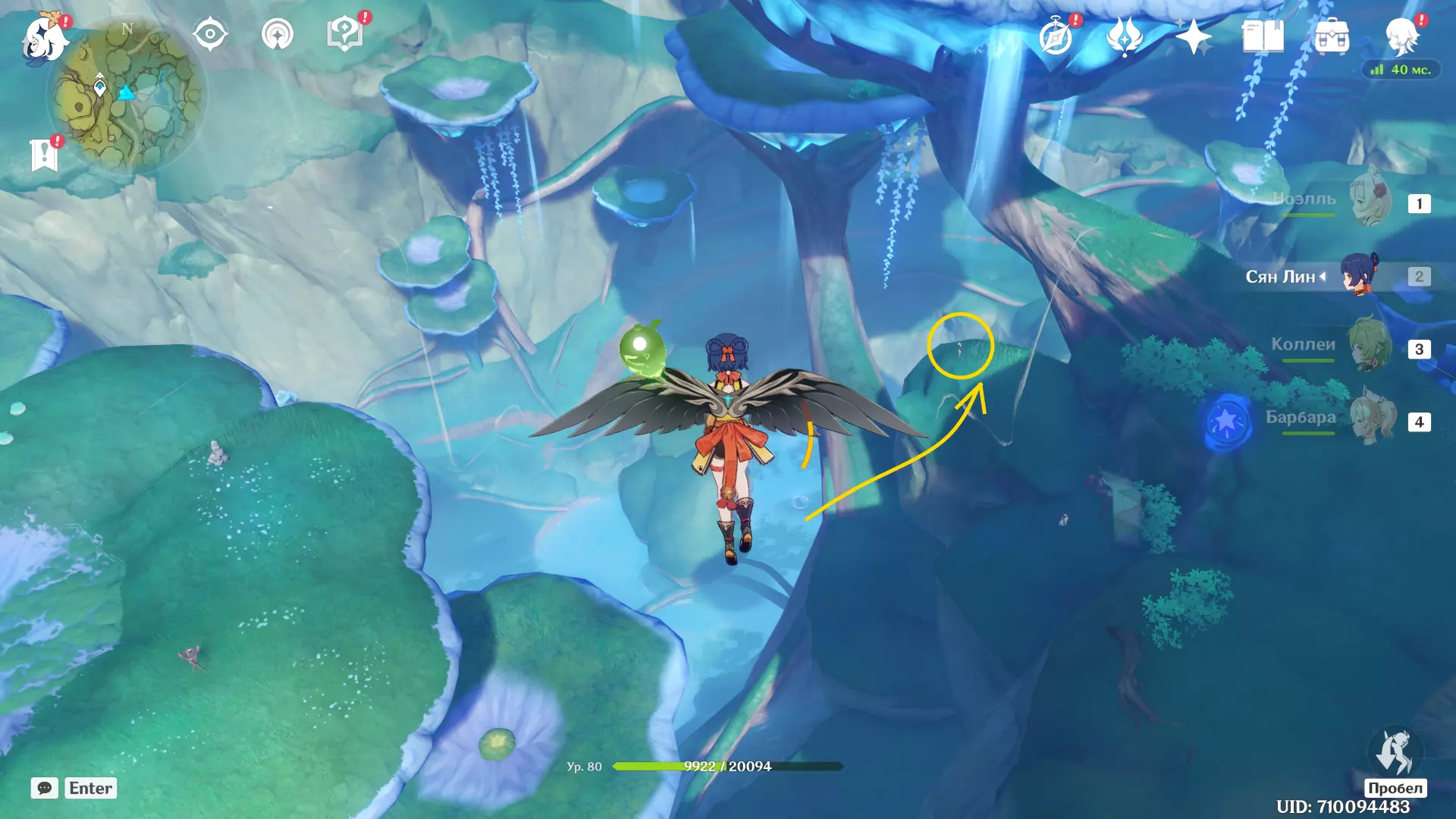Open the circular minimap

pos(127,96)
